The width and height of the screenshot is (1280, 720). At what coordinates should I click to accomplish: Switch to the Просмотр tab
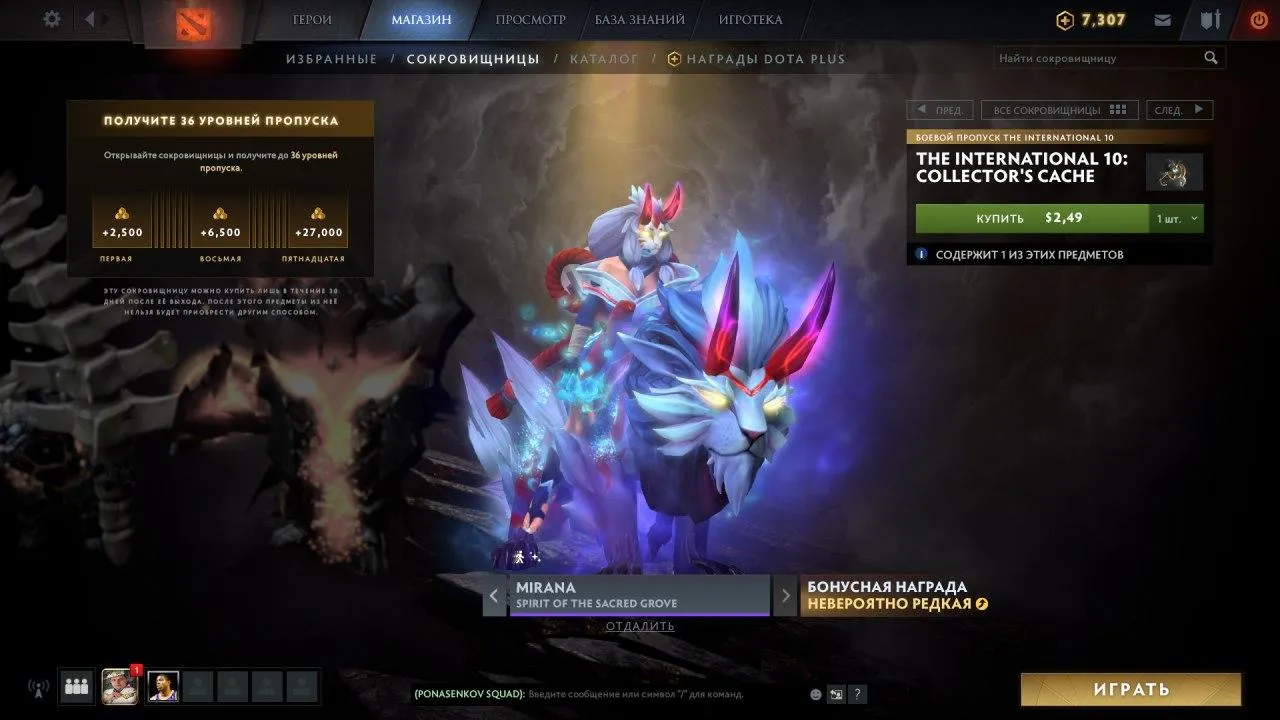click(530, 20)
